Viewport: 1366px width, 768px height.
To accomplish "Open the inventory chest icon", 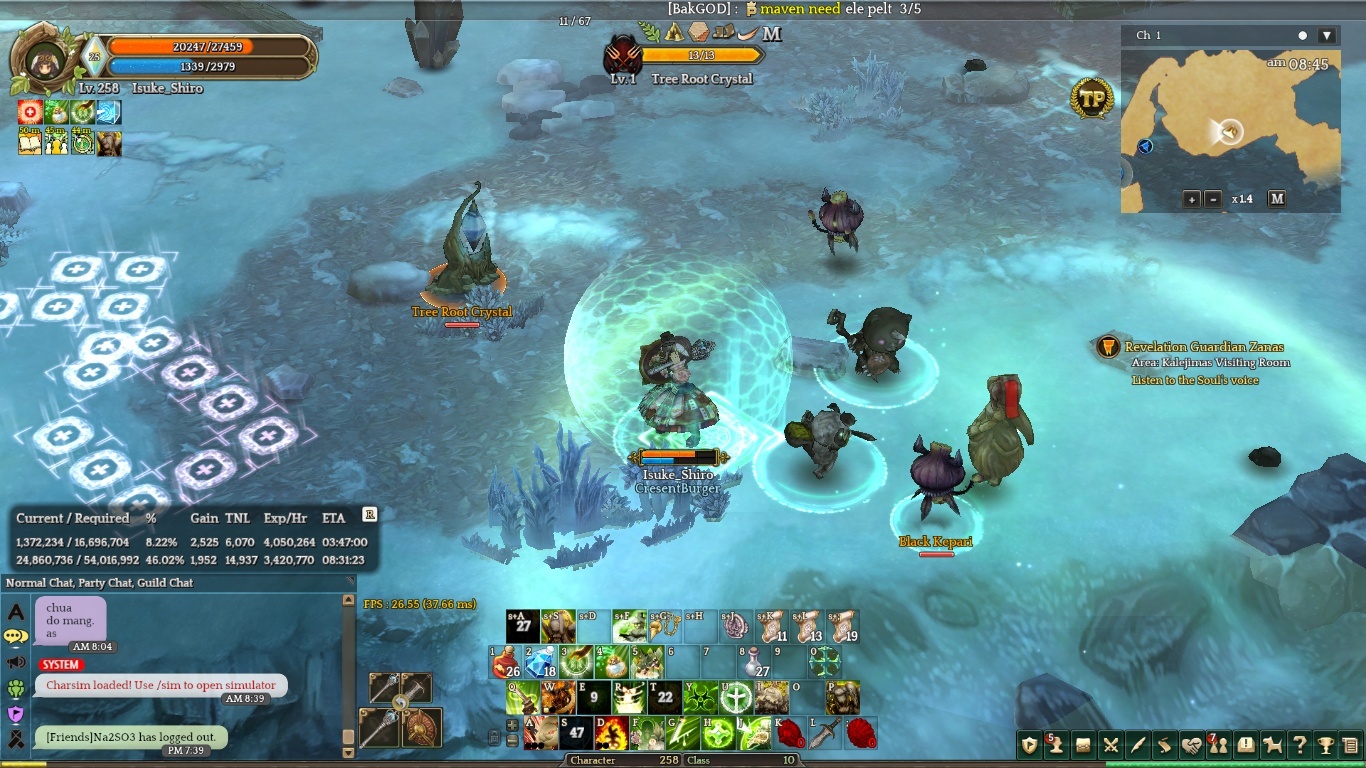I will 1083,745.
